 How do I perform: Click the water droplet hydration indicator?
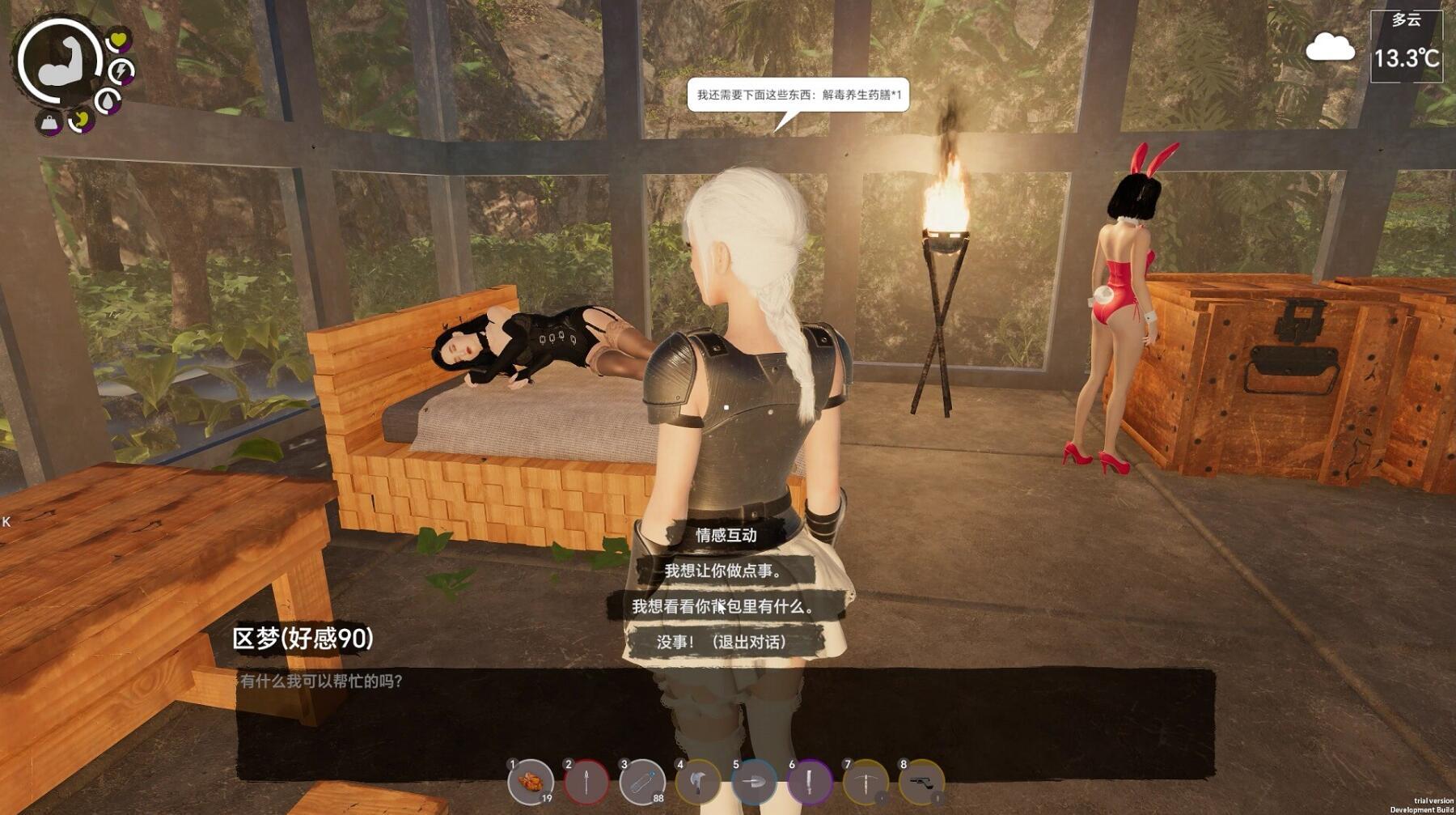tap(107, 100)
